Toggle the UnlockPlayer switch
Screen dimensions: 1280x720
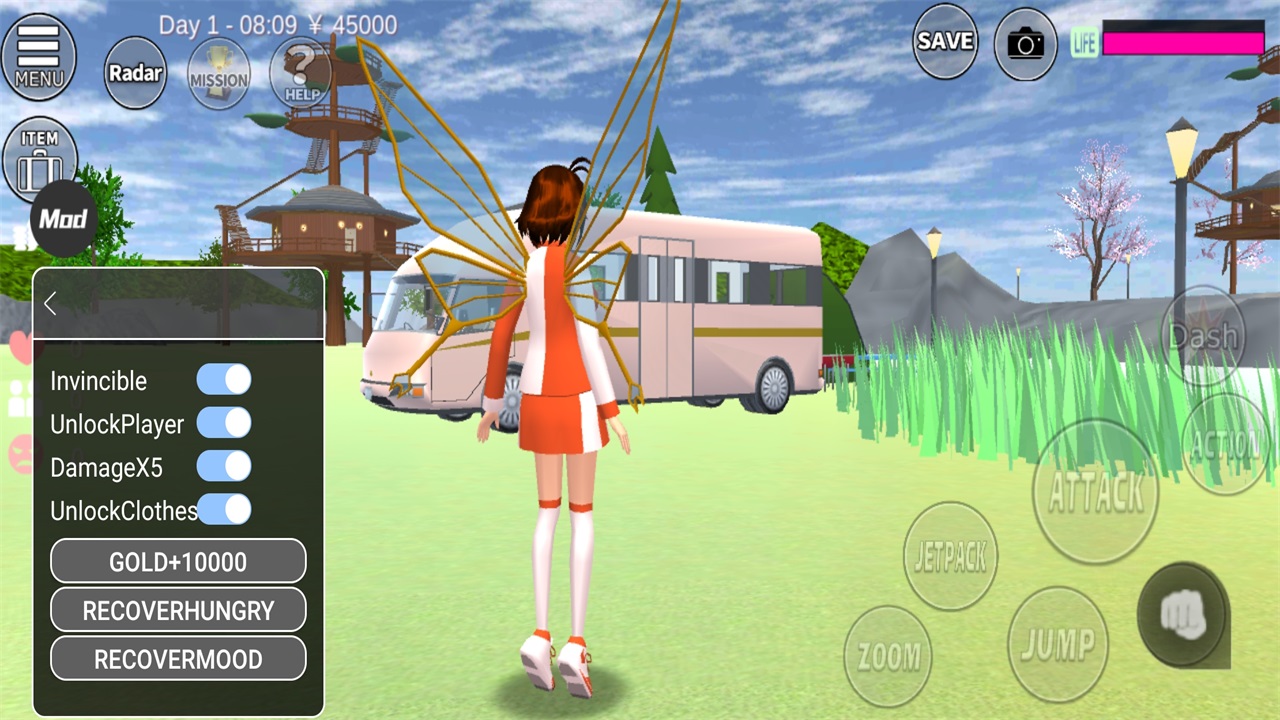coord(224,423)
